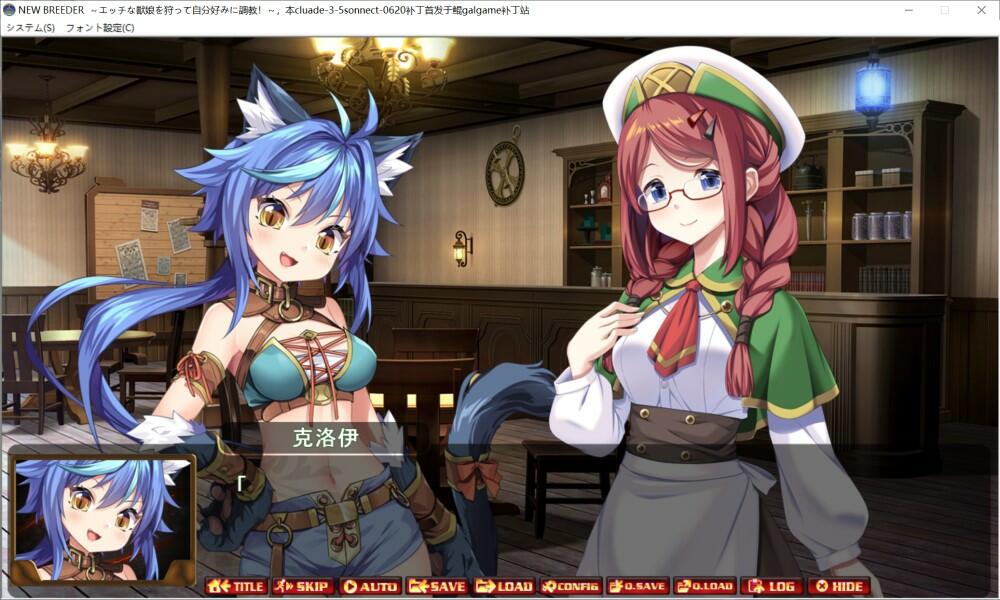
Task: Turn on AUTO text advance
Action: point(370,586)
